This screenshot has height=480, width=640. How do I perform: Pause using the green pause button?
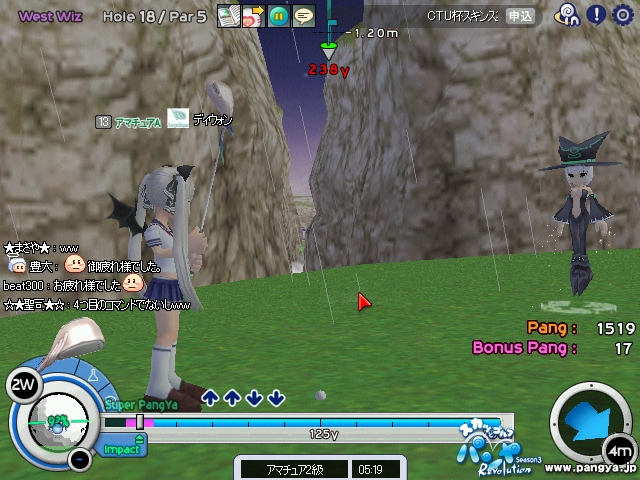coord(278,16)
